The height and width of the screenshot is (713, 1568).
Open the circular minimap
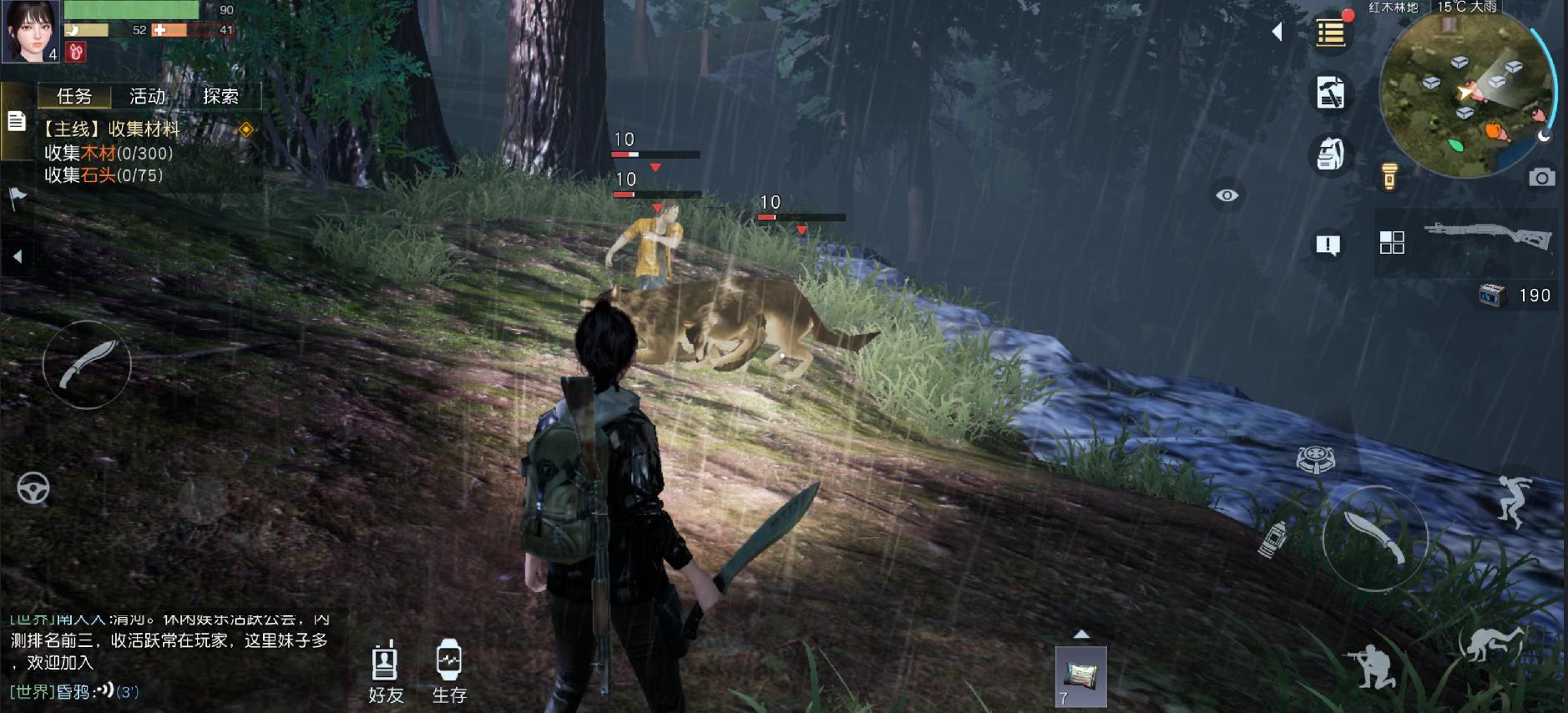pyautogui.click(x=1465, y=93)
